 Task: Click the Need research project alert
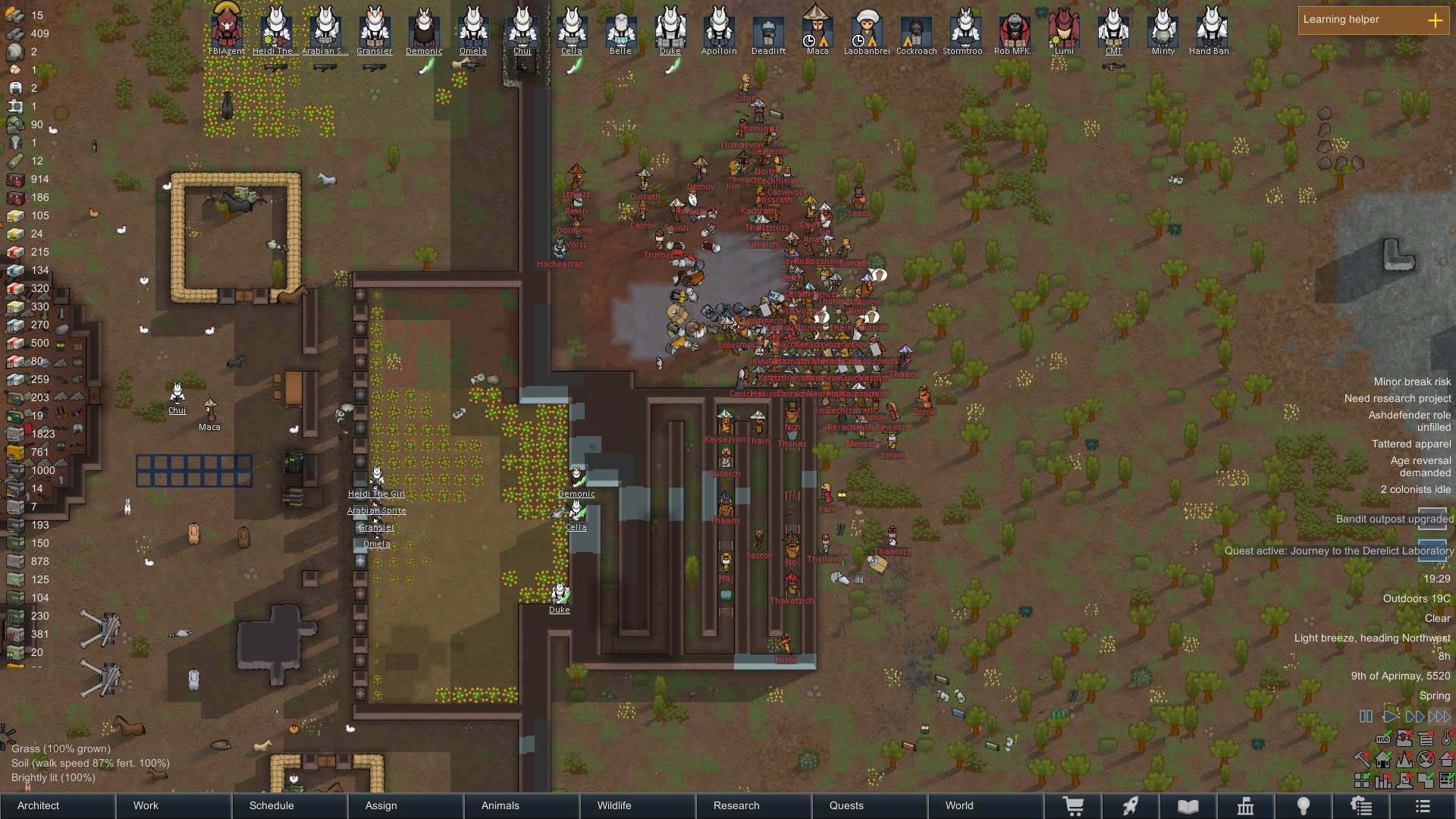click(x=1397, y=399)
